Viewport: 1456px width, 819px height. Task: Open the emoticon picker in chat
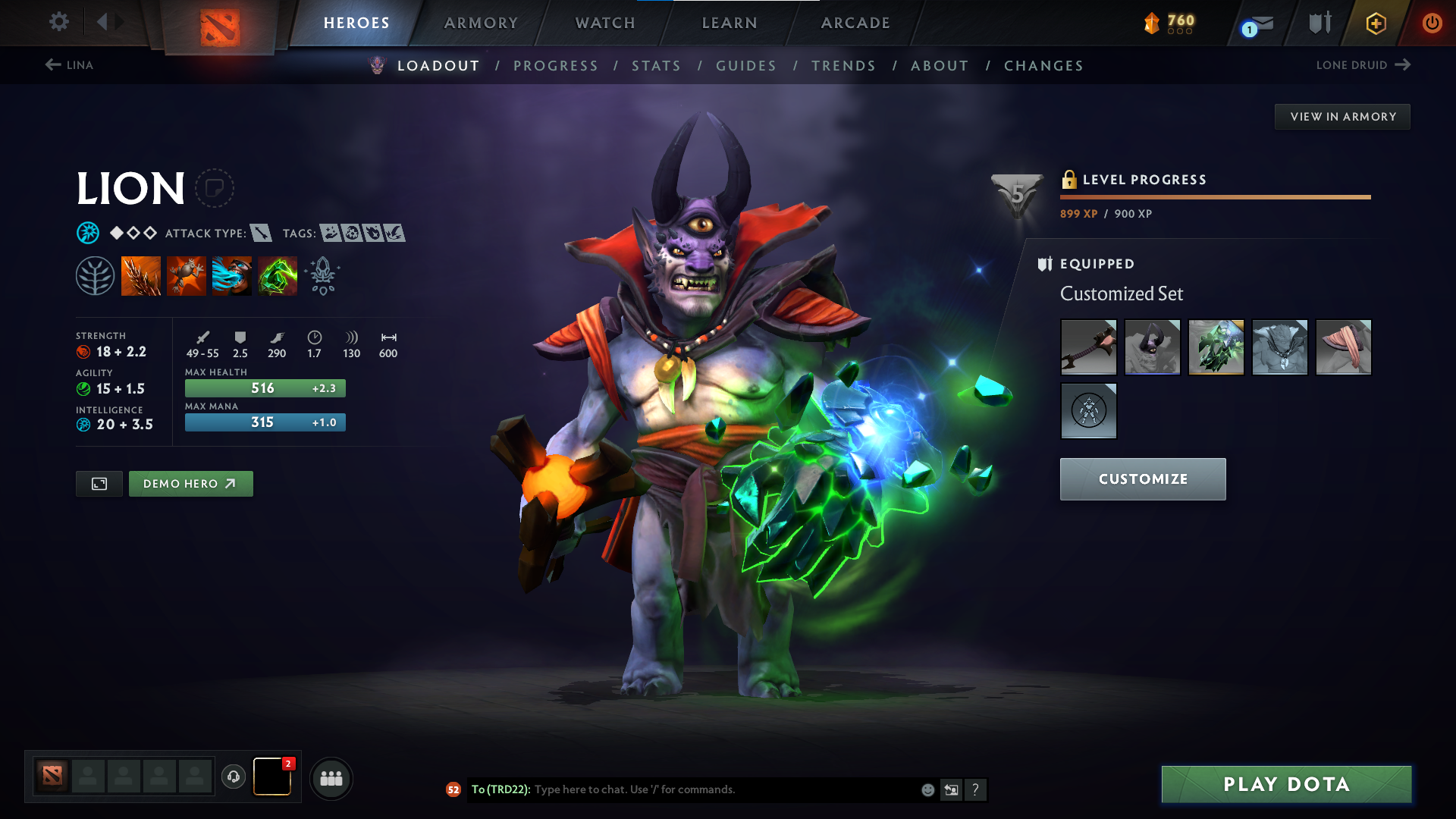(x=927, y=789)
